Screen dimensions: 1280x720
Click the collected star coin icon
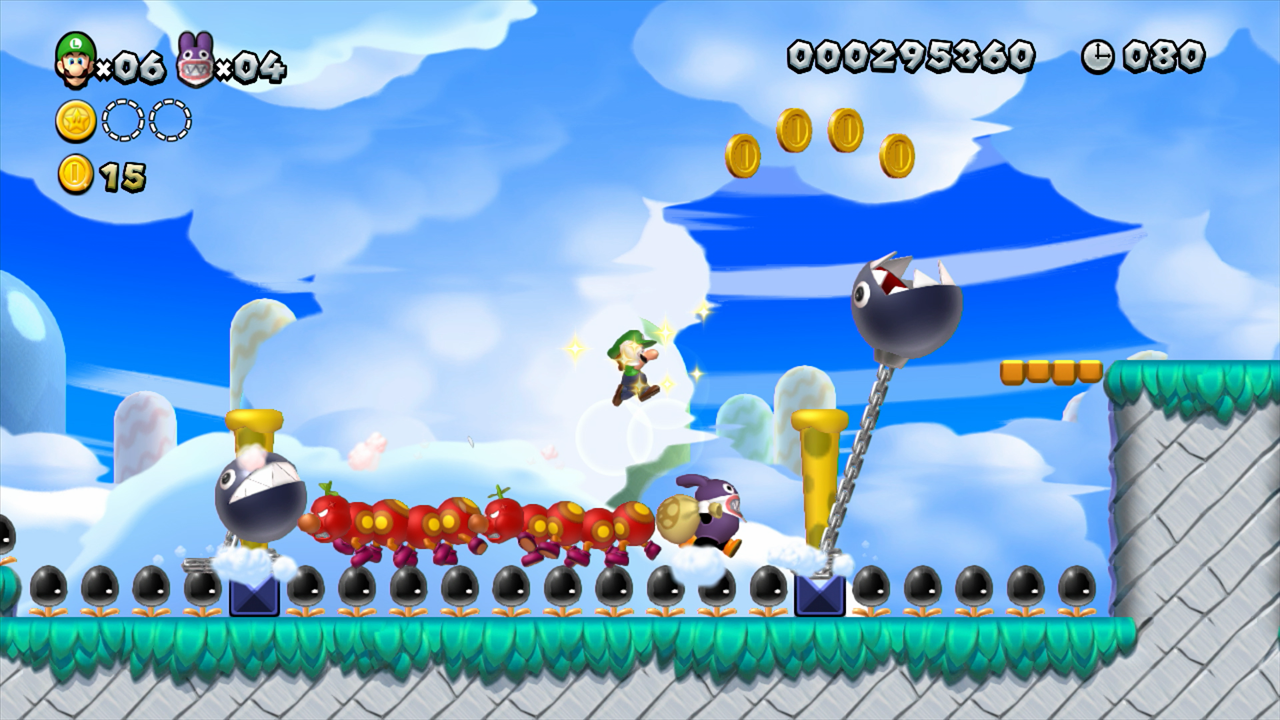tap(75, 121)
